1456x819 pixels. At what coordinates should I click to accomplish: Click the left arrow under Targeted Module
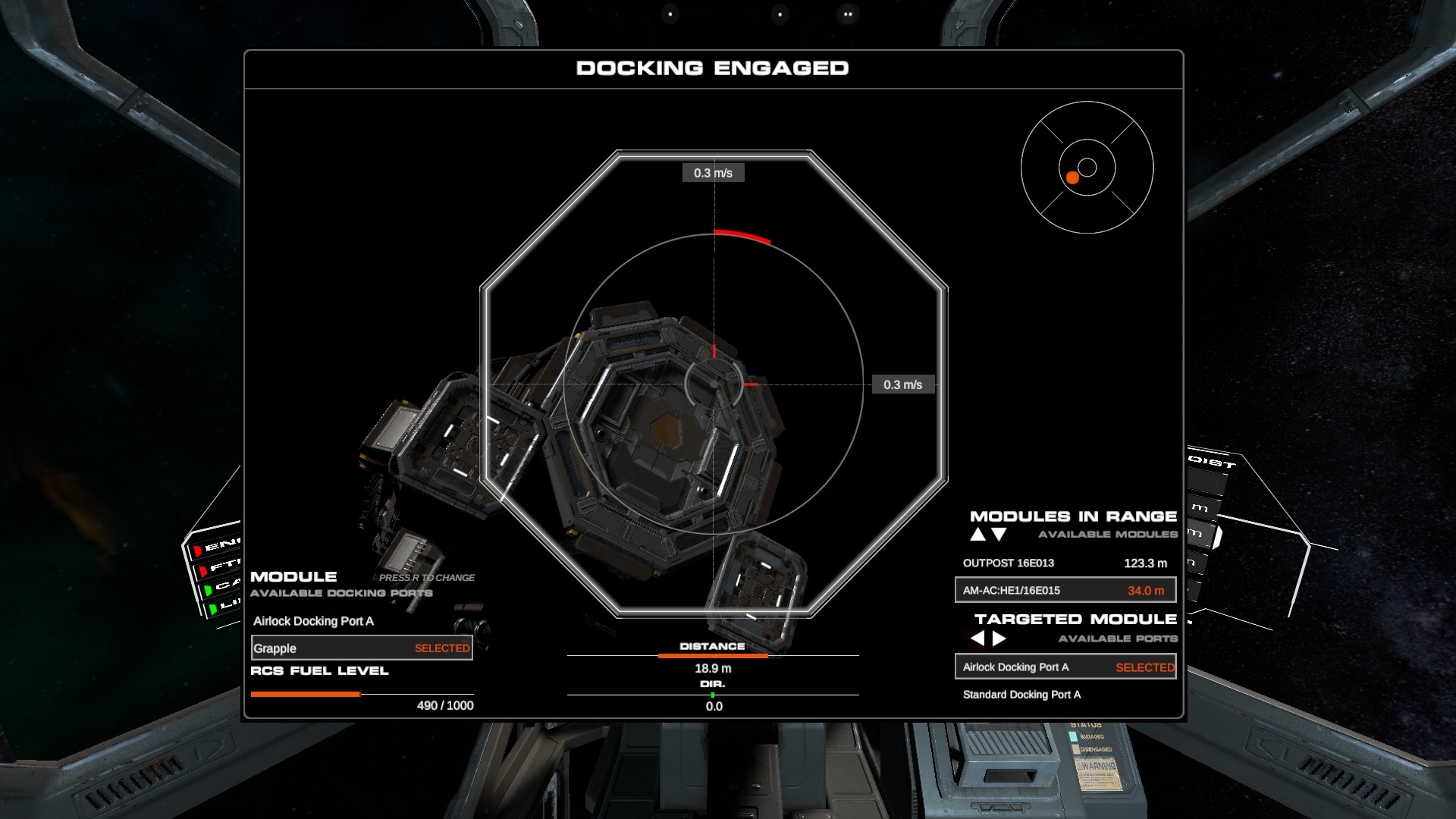978,639
